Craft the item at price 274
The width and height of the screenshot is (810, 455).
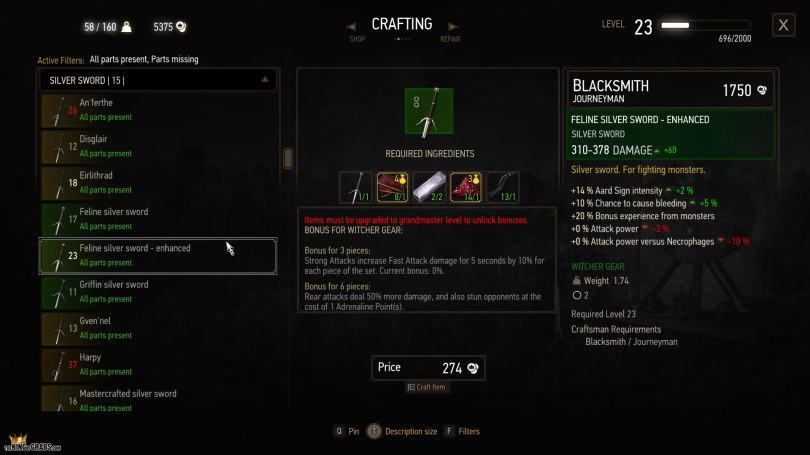coord(428,368)
